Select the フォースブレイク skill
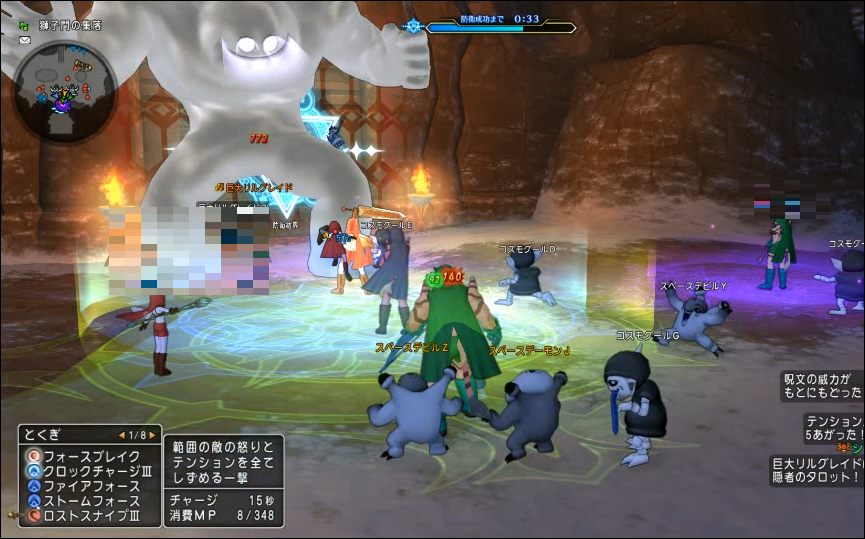Viewport: 865px width, 539px height. pyautogui.click(x=83, y=456)
